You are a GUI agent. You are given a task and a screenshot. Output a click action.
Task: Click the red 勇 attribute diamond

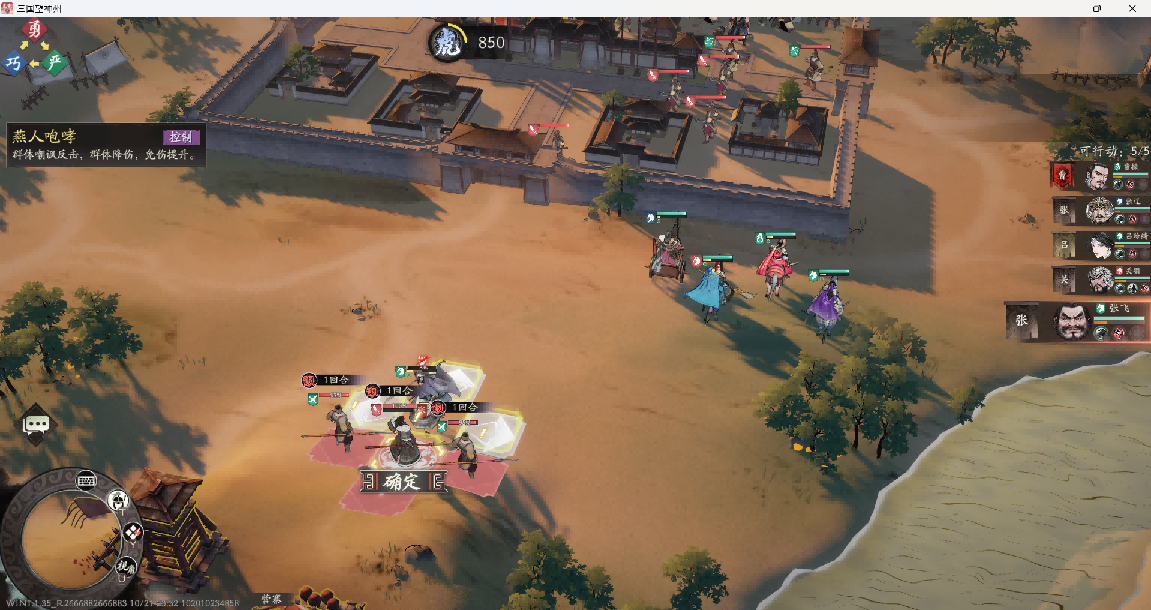tap(36, 29)
